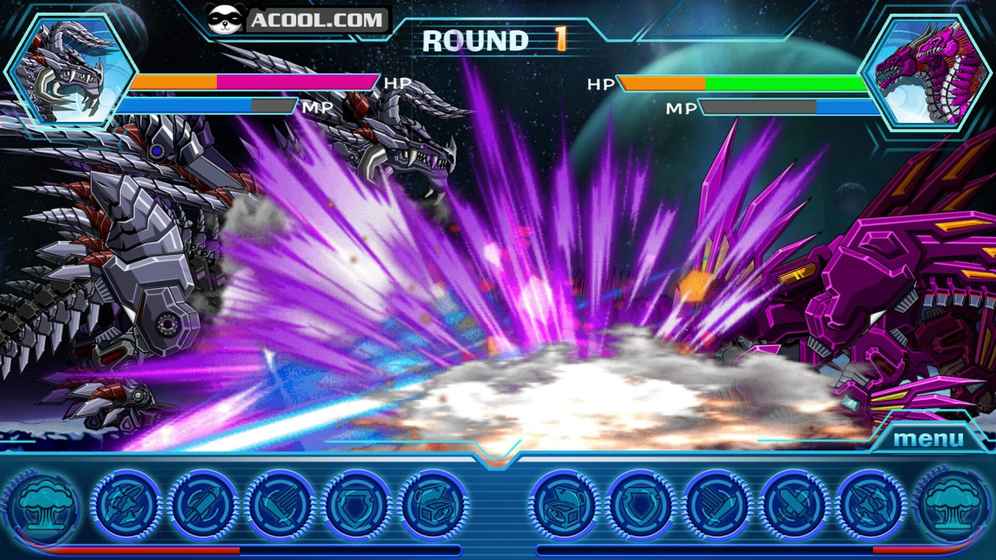Use the purple dragon's single rocket attack

click(793, 502)
